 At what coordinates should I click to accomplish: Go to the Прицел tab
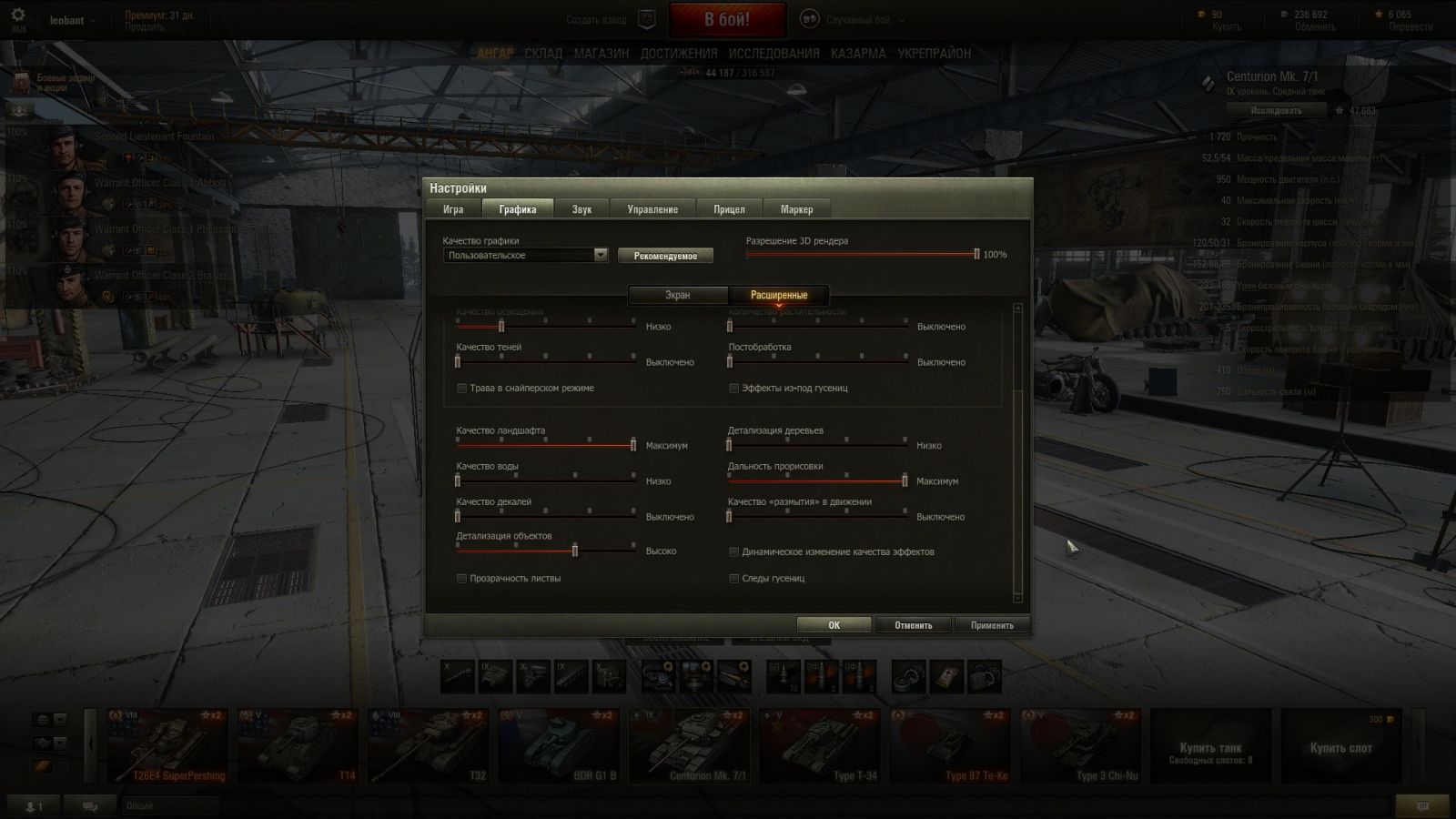pos(729,209)
